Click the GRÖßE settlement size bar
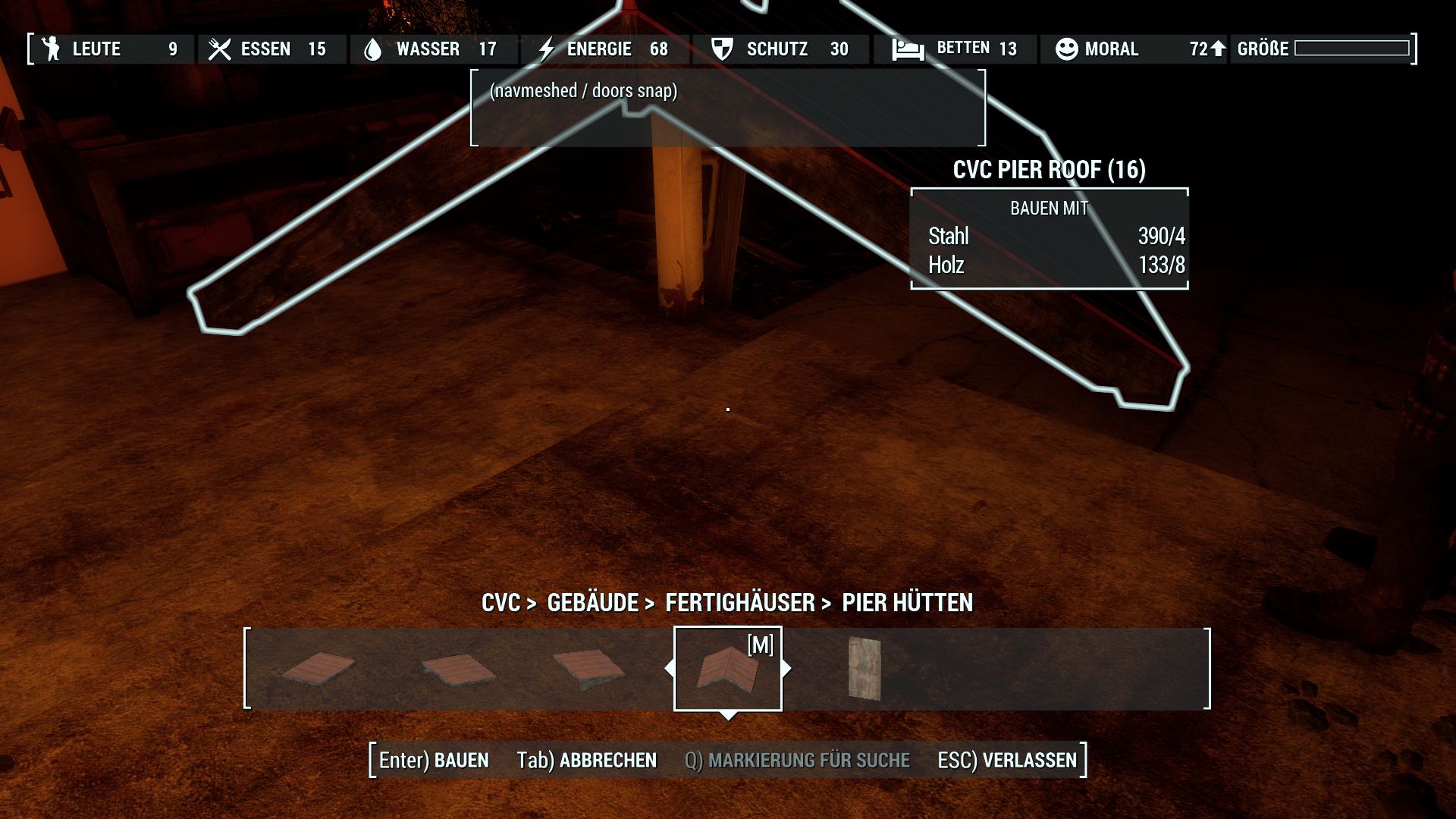 (1352, 49)
